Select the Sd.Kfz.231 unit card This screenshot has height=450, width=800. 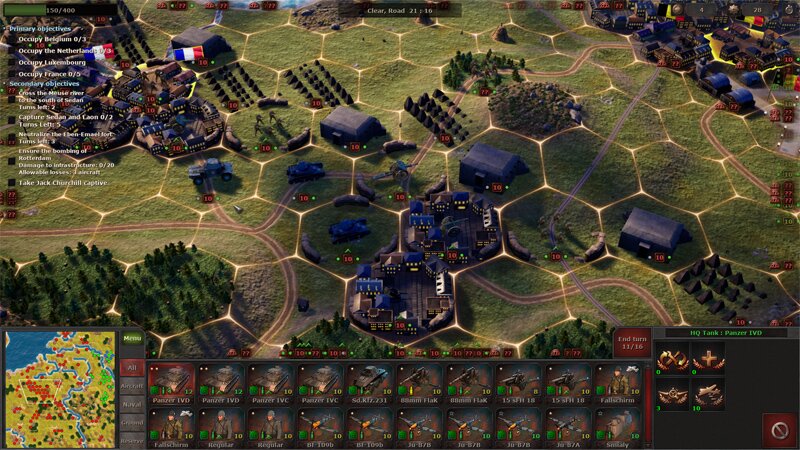(x=371, y=383)
